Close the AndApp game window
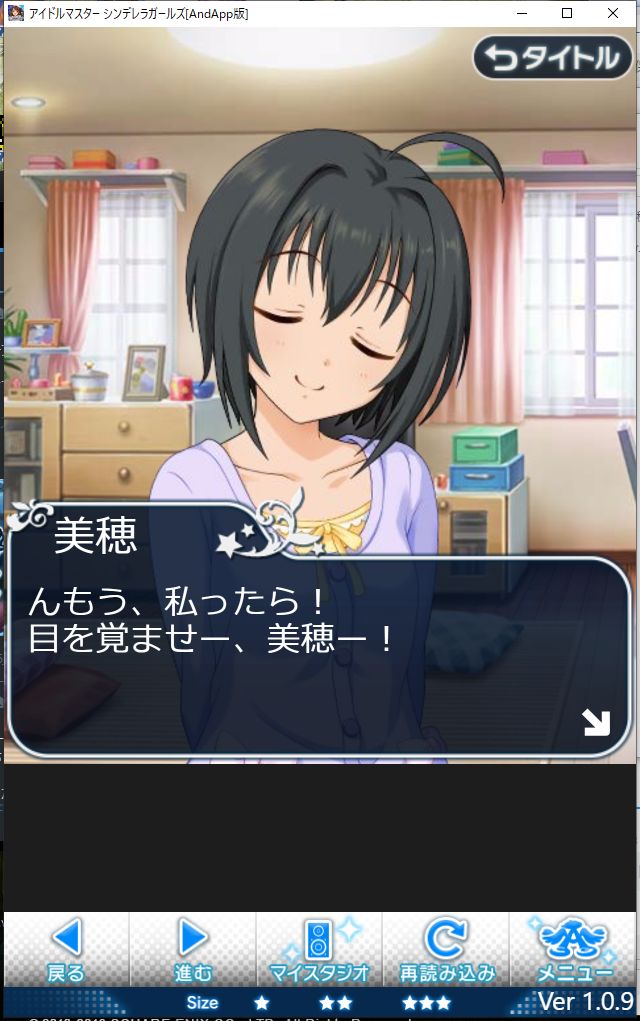This screenshot has width=640, height=1021. [x=613, y=13]
